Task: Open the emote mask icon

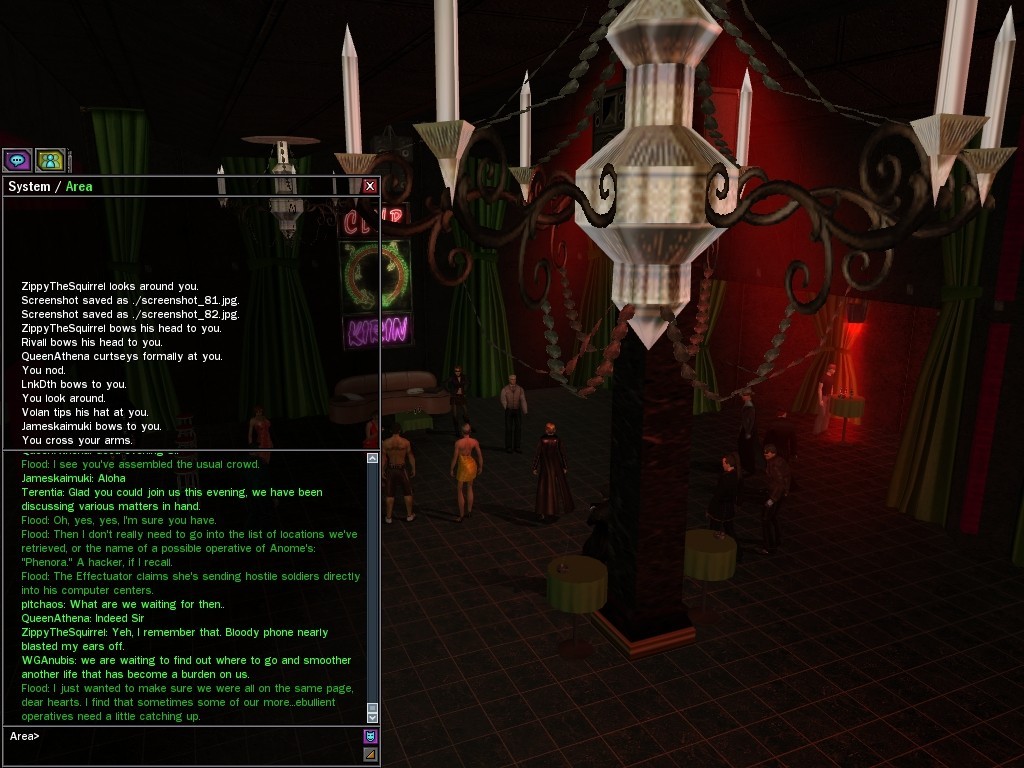Action: pos(371,736)
